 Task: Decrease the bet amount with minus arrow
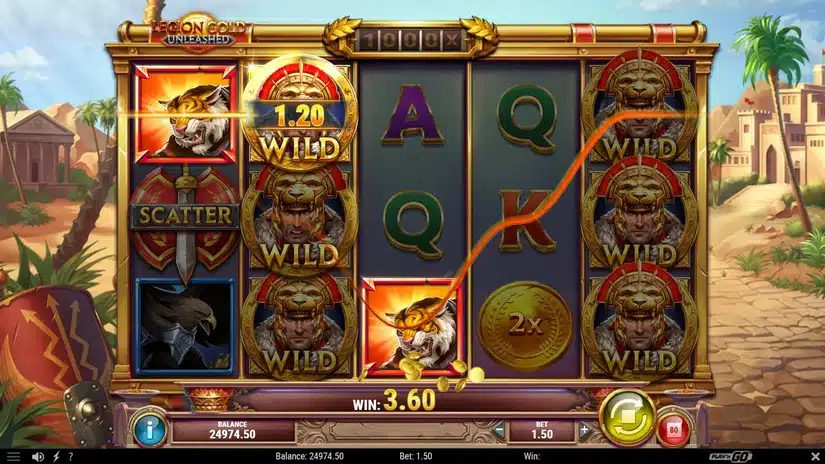tap(500, 431)
